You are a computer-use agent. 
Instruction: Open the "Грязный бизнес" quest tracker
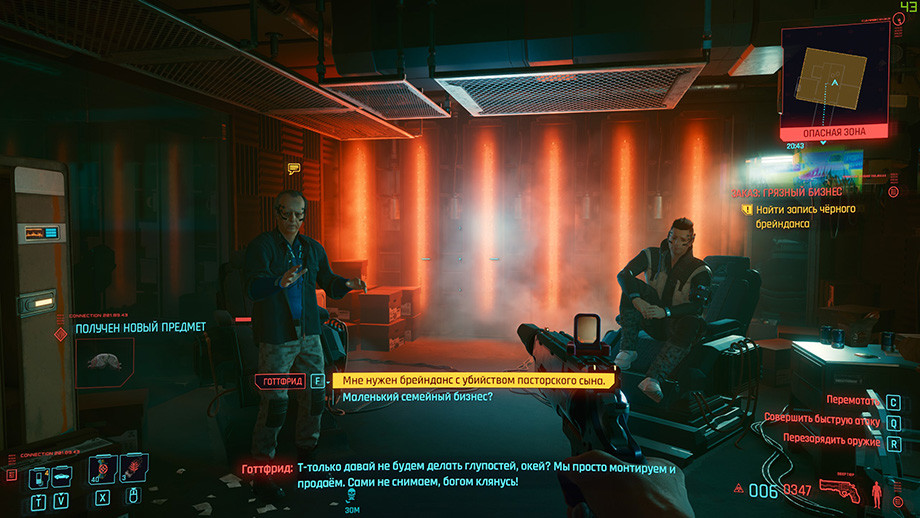[x=799, y=191]
